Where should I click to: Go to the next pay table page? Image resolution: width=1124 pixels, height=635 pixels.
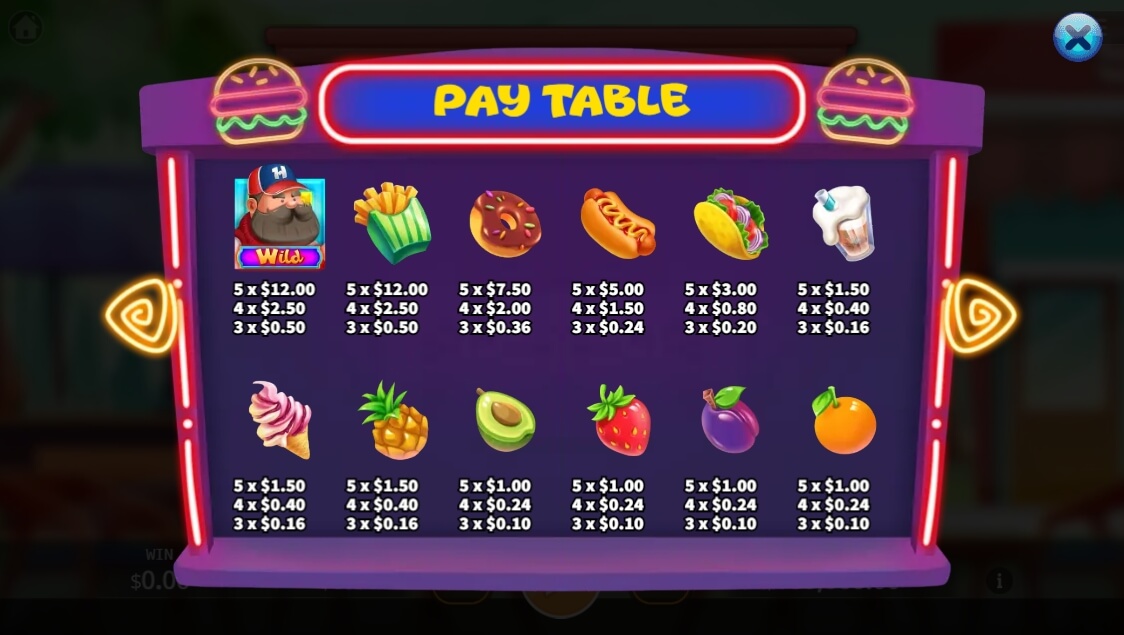[980, 316]
